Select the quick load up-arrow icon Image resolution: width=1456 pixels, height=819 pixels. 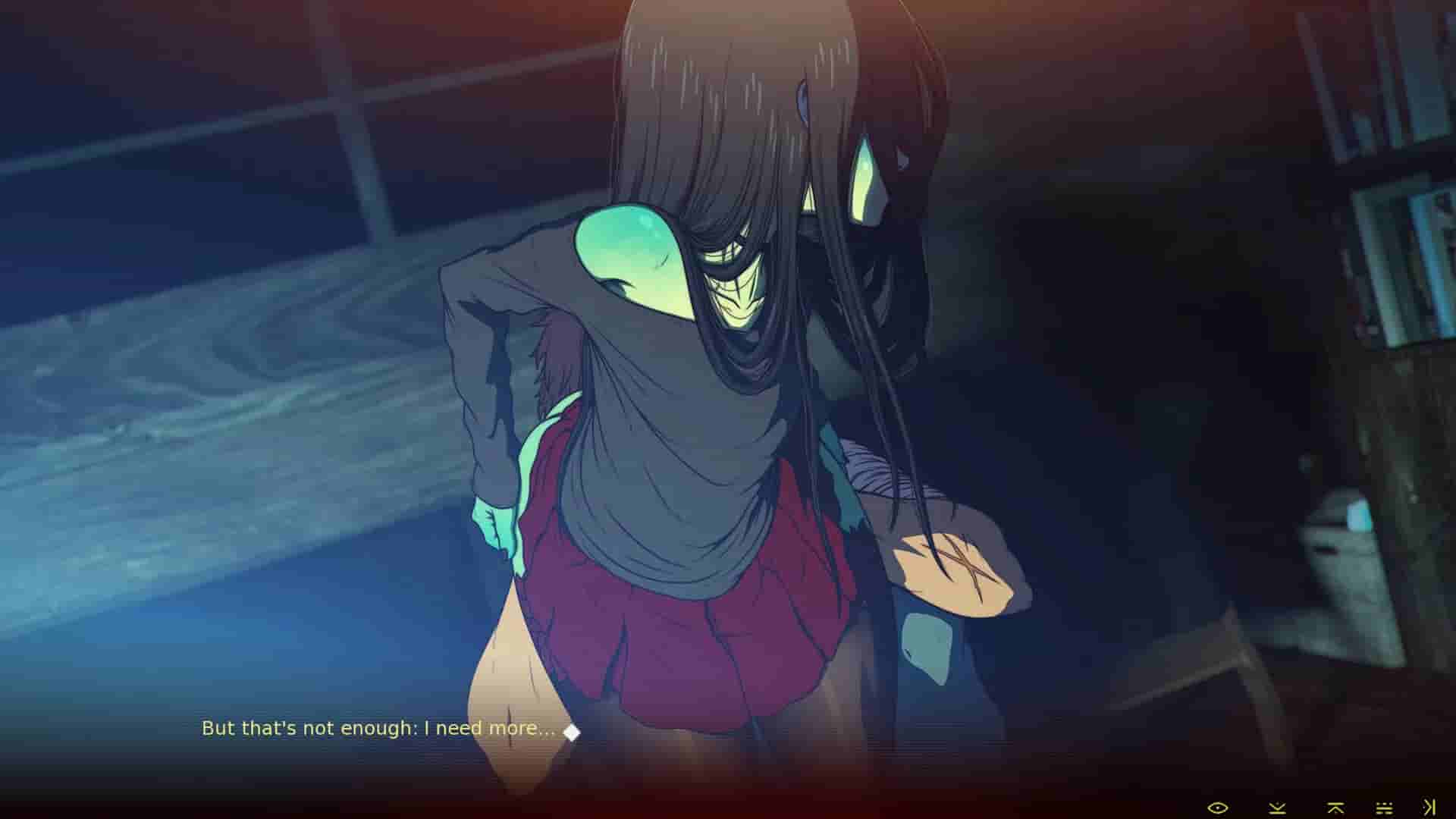(1335, 808)
